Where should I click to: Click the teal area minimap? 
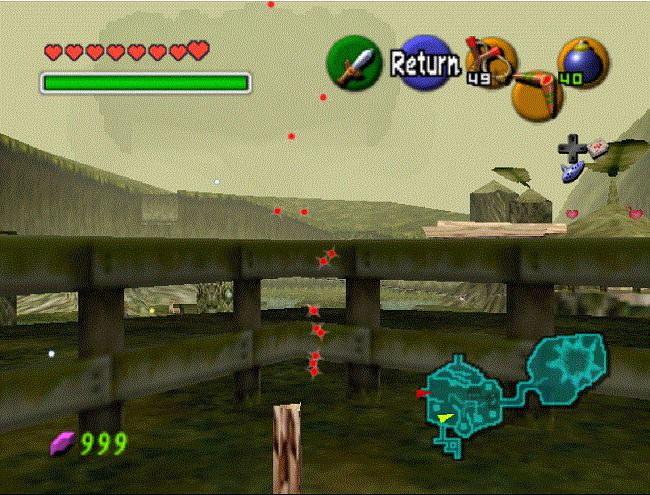[x=512, y=391]
